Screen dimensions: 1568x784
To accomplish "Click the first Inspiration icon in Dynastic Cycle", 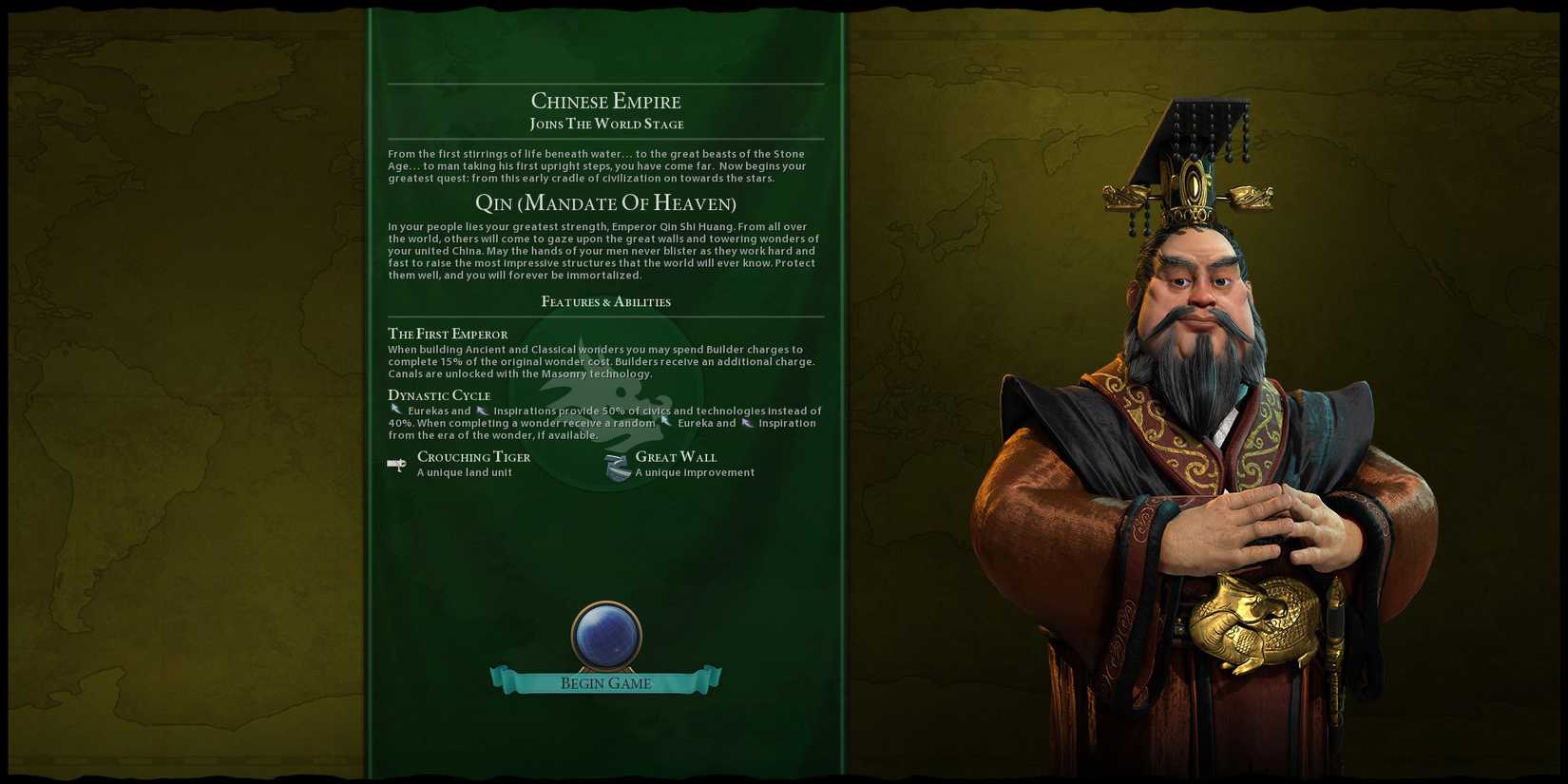I will tap(481, 409).
